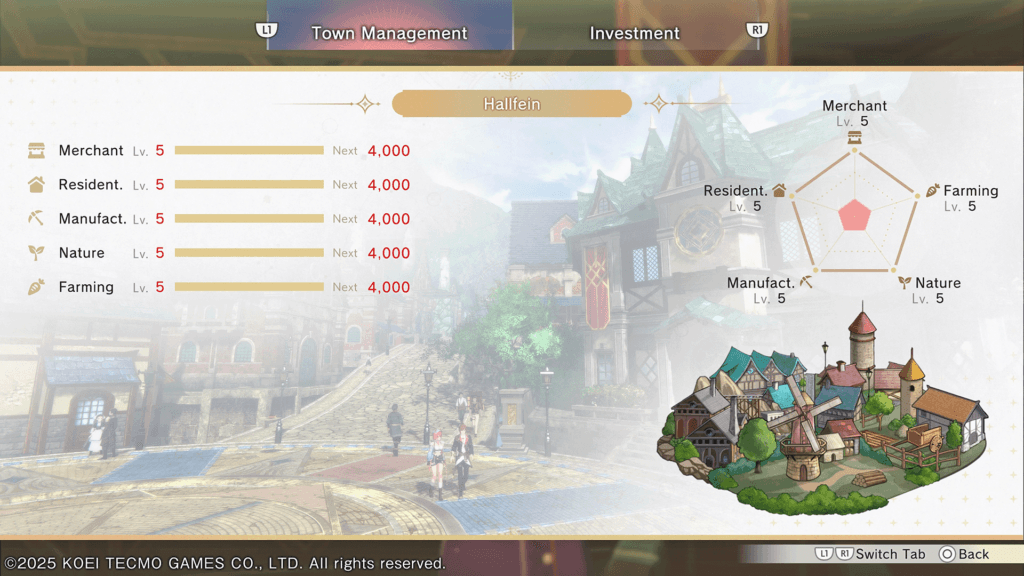Click the Hallfein town name banner
The height and width of the screenshot is (576, 1024).
511,104
